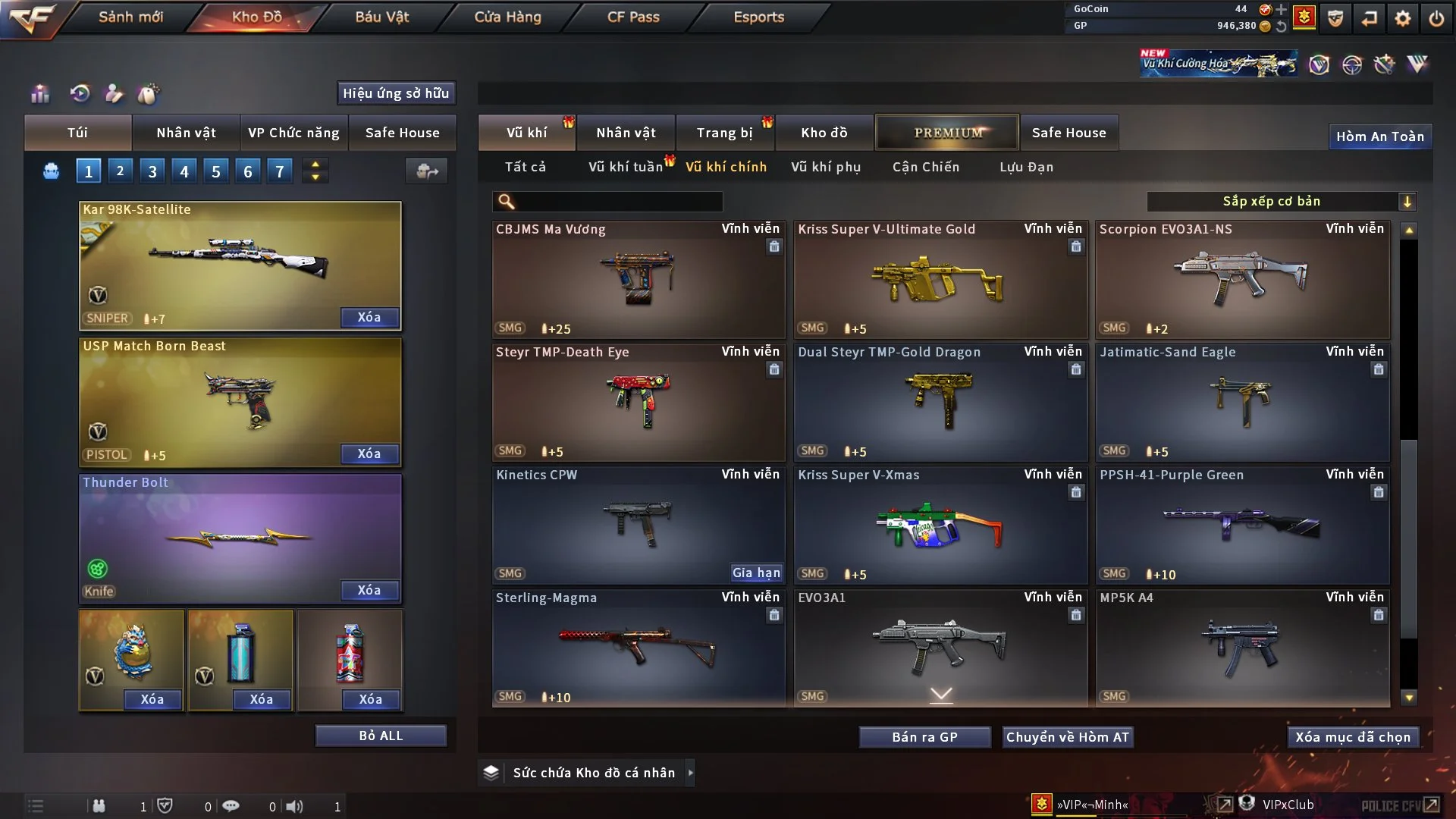Viewport: 1456px width, 819px height.
Task: Open the Cửa Hàng shop menu
Action: (507, 17)
